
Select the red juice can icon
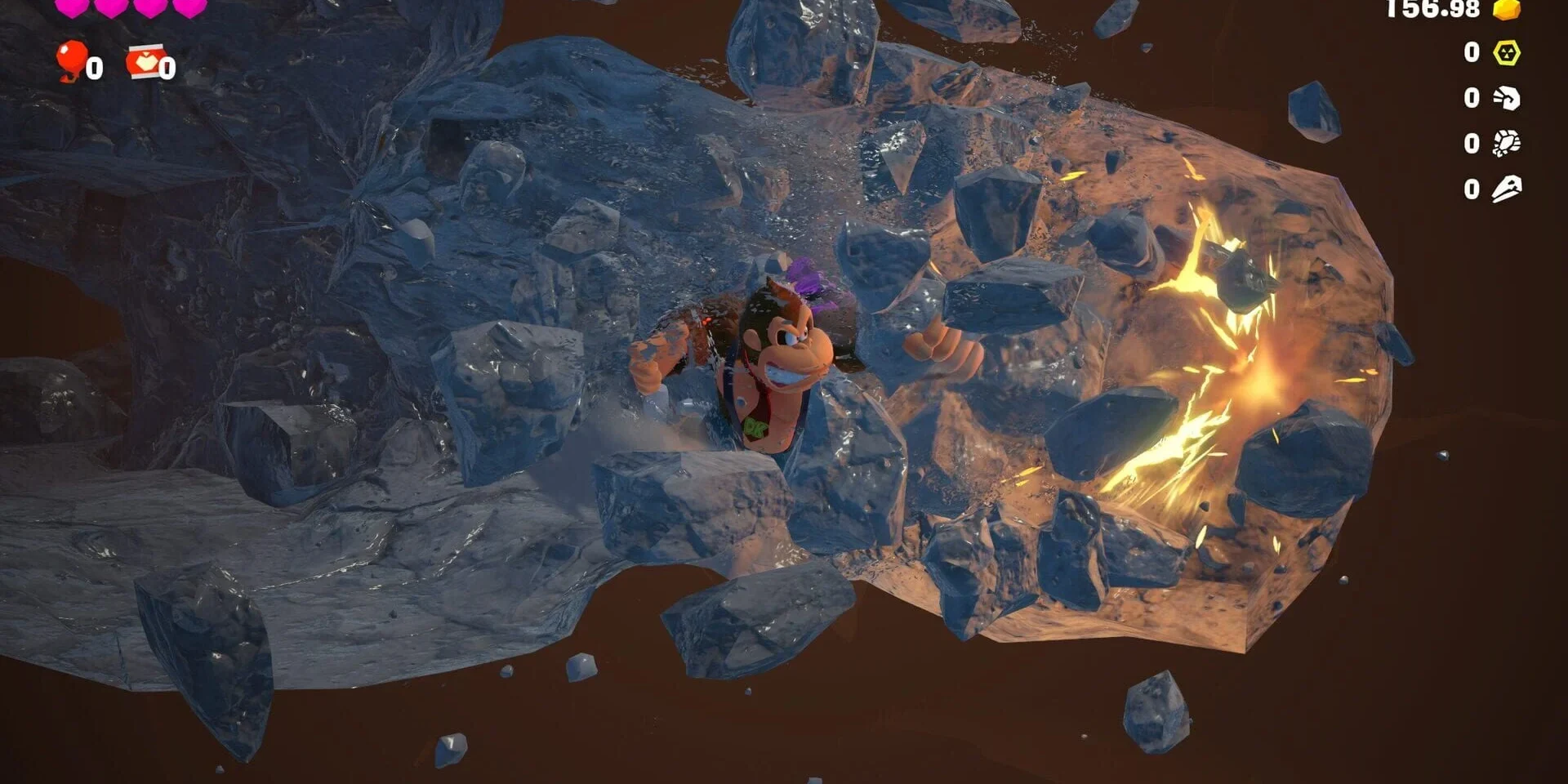(x=145, y=61)
